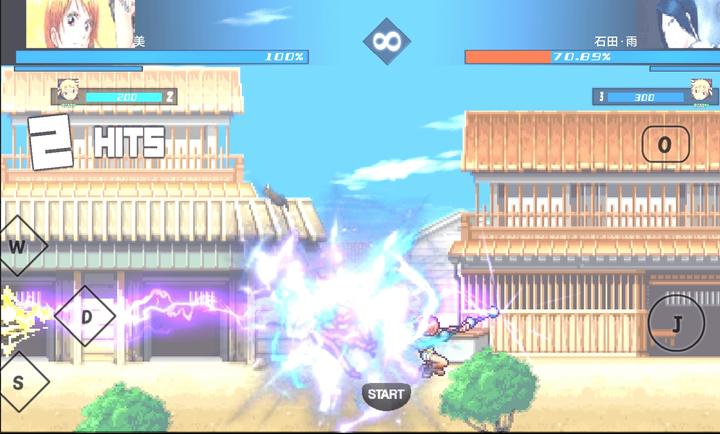The image size is (720, 434).
Task: Tap the J attack button
Action: tap(676, 323)
